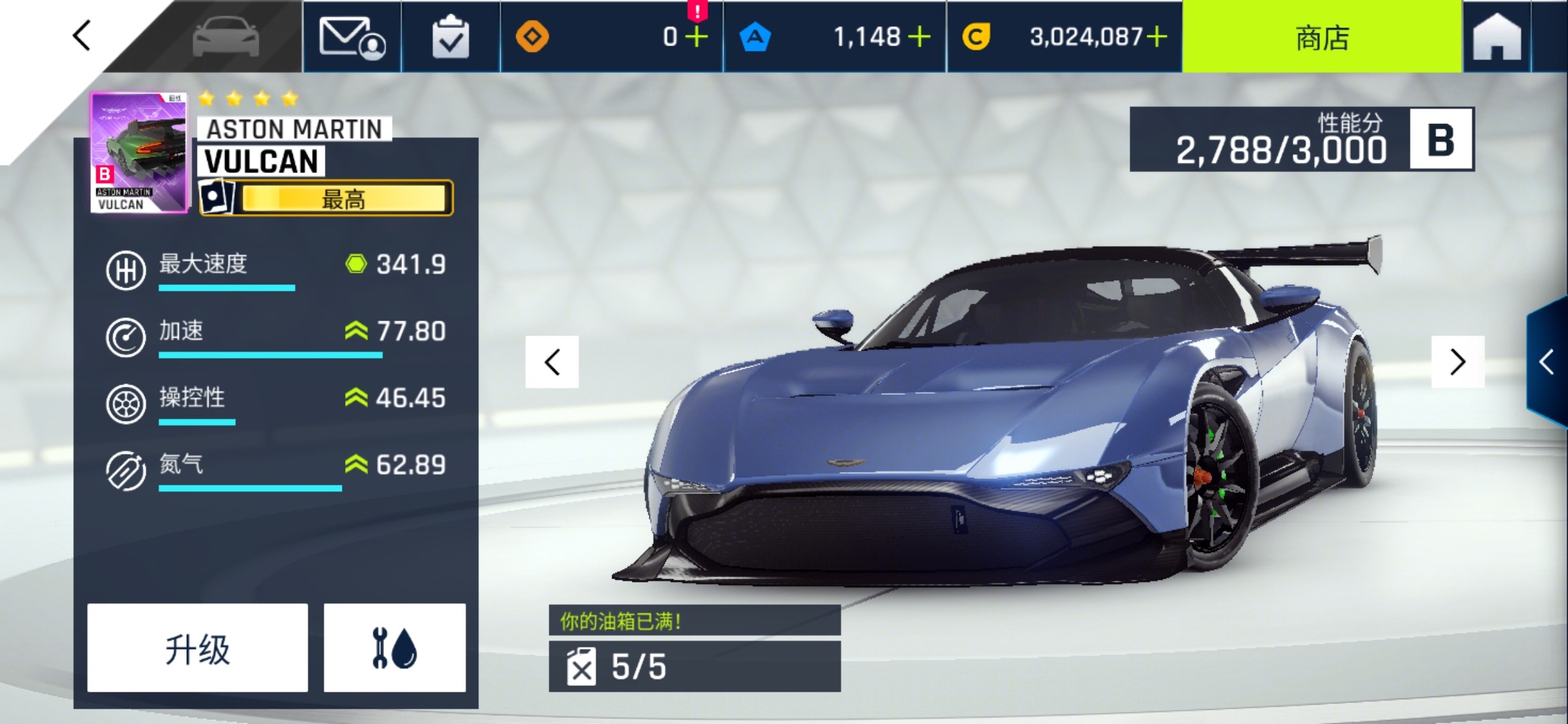Open the garage car icon tab

226,36
